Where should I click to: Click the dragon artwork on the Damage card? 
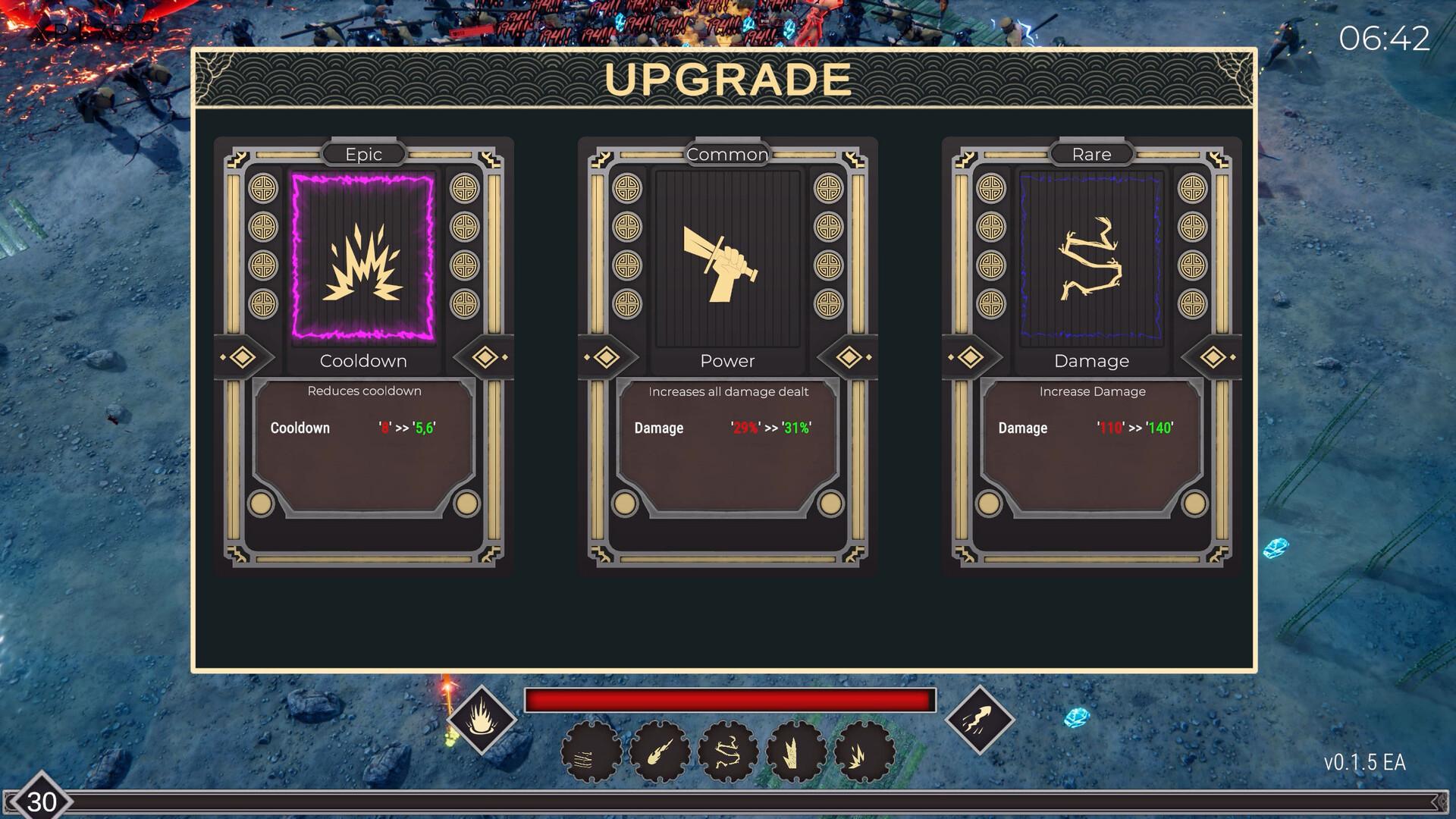point(1091,258)
